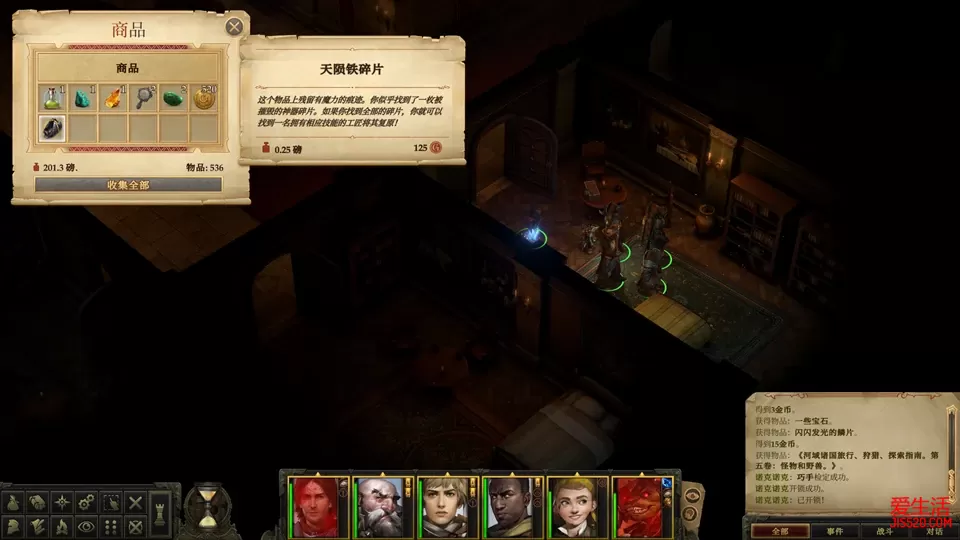Click the 收集全部 collect-all button
Screen dimensions: 960x540
click(128, 185)
